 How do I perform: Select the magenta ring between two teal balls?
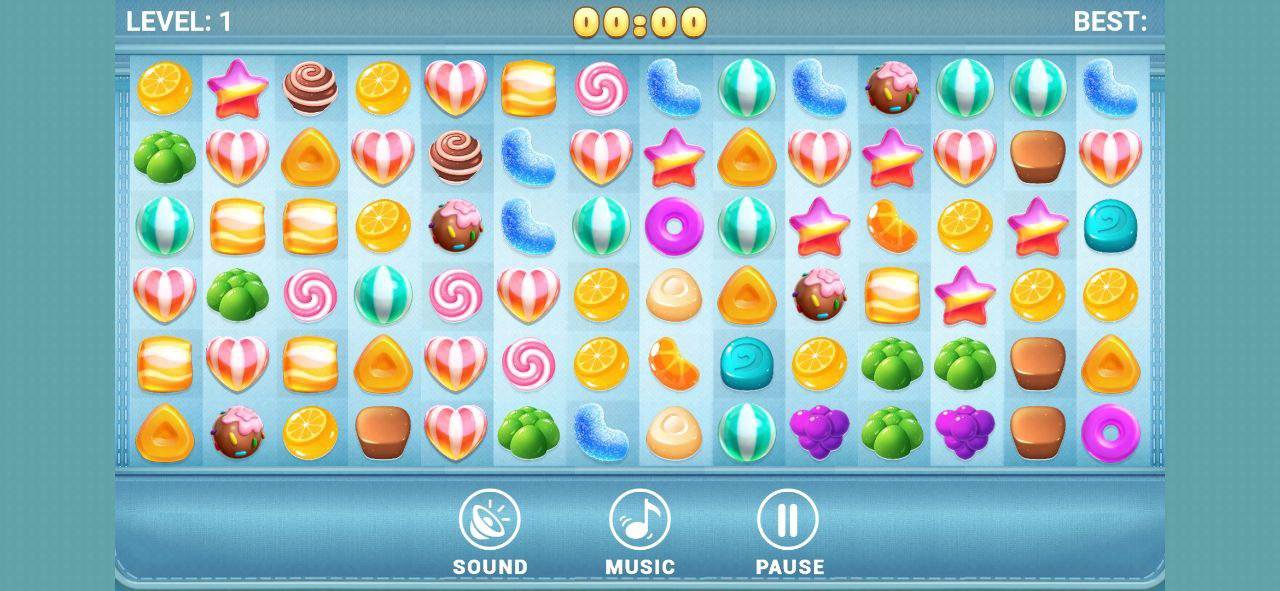[x=674, y=226]
